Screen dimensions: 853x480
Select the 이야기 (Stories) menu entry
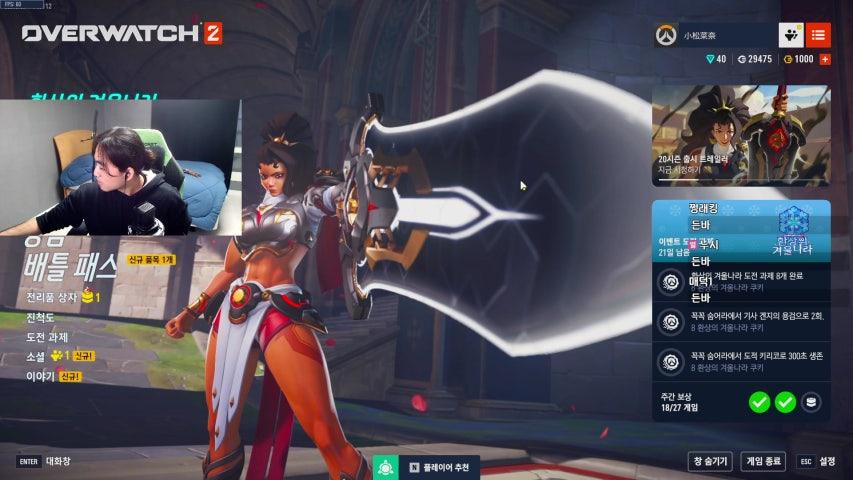tap(39, 376)
